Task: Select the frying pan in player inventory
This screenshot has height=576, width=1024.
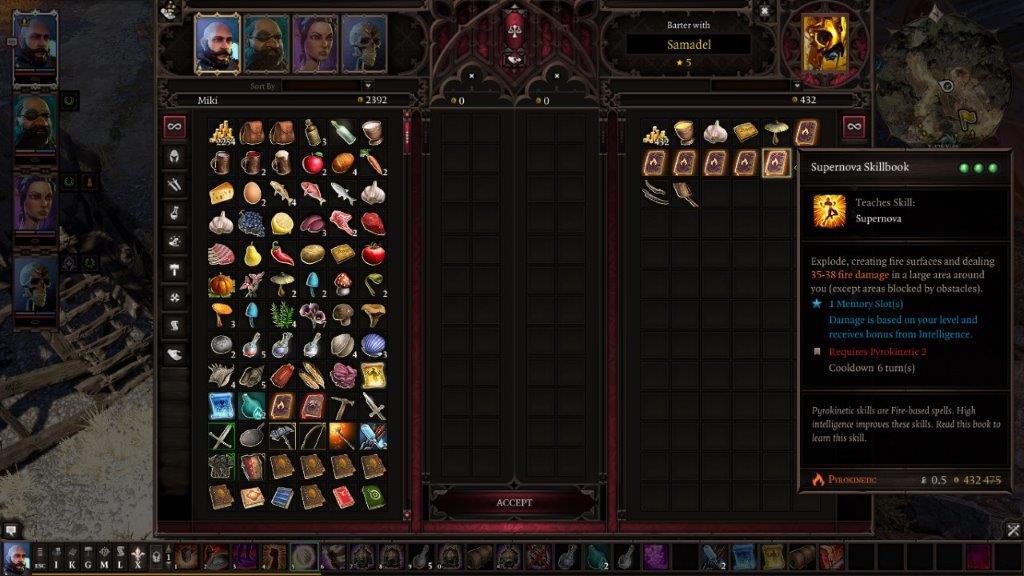Action: [x=252, y=436]
